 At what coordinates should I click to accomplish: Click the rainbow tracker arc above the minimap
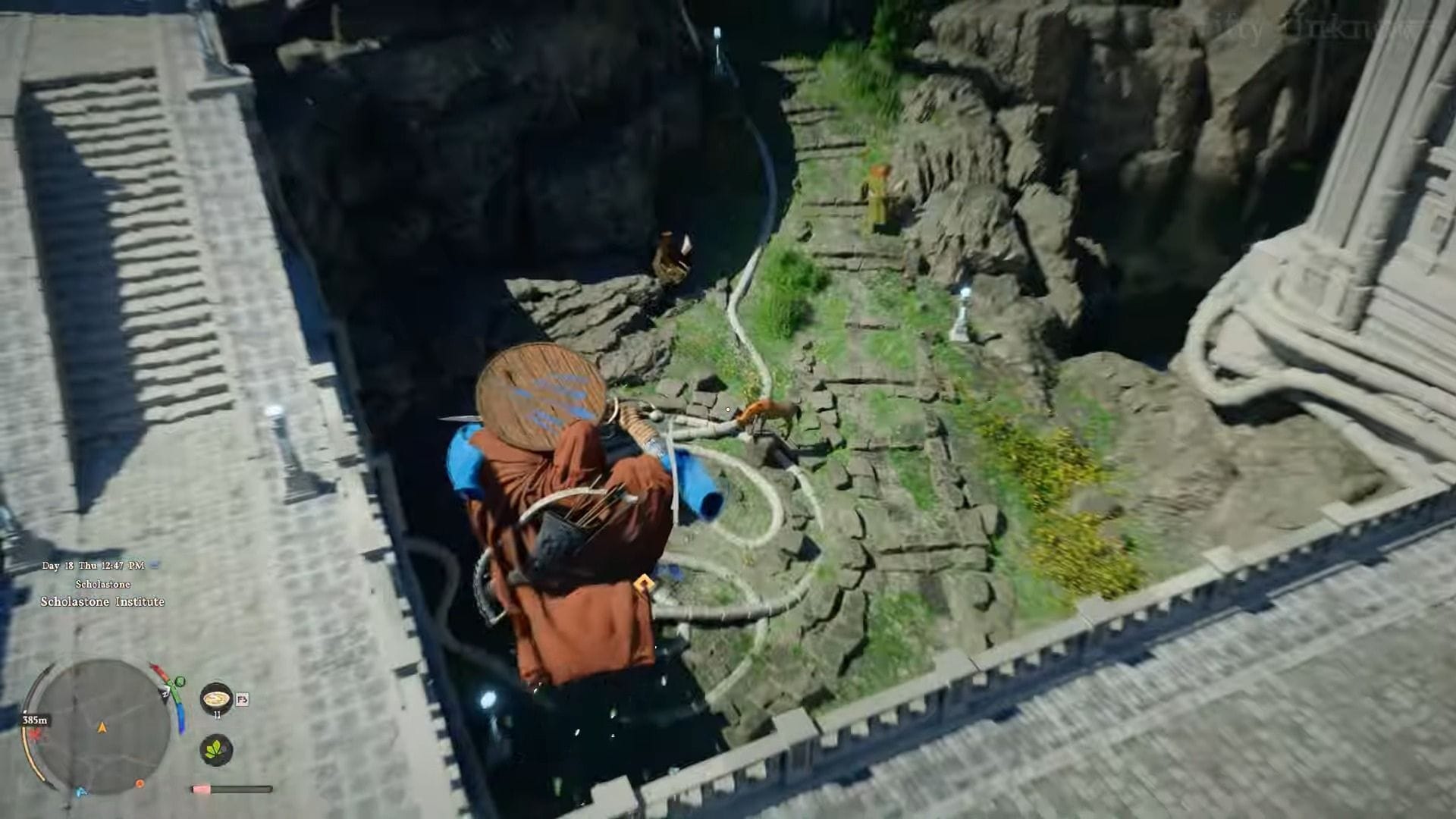point(158,669)
